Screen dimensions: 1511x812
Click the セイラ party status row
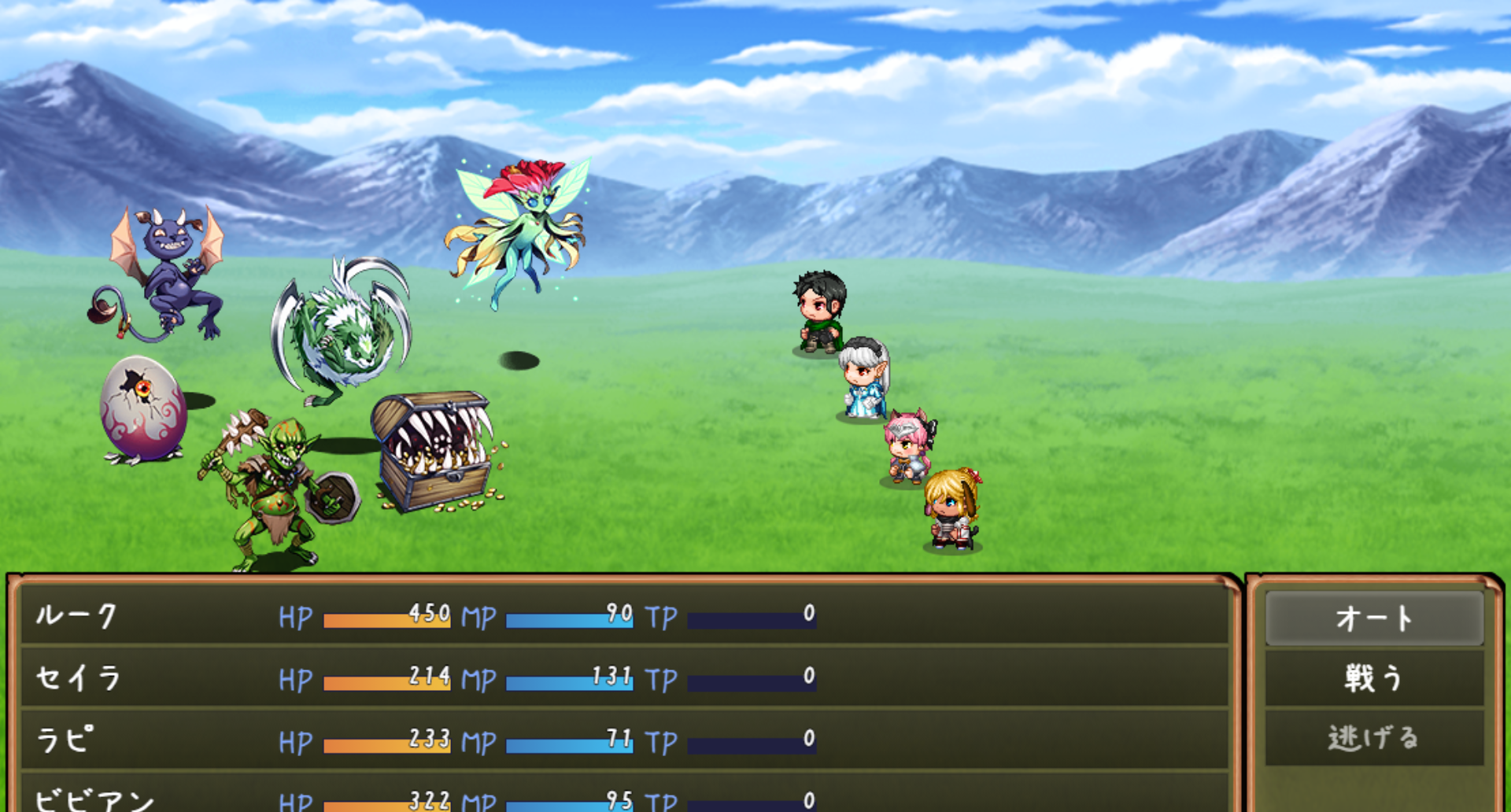tap(623, 677)
